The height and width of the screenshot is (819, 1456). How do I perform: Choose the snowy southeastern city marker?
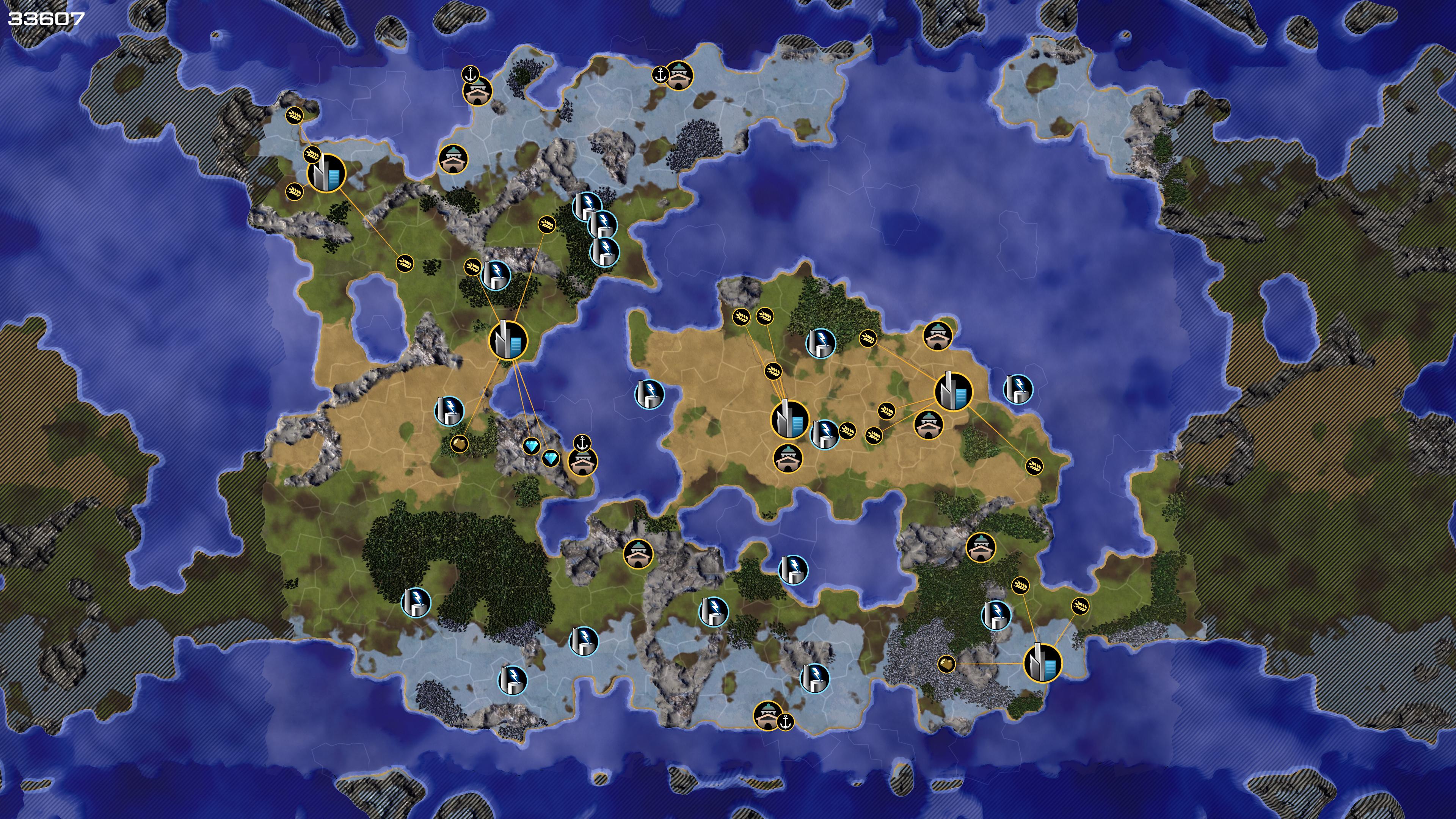[x=1043, y=663]
